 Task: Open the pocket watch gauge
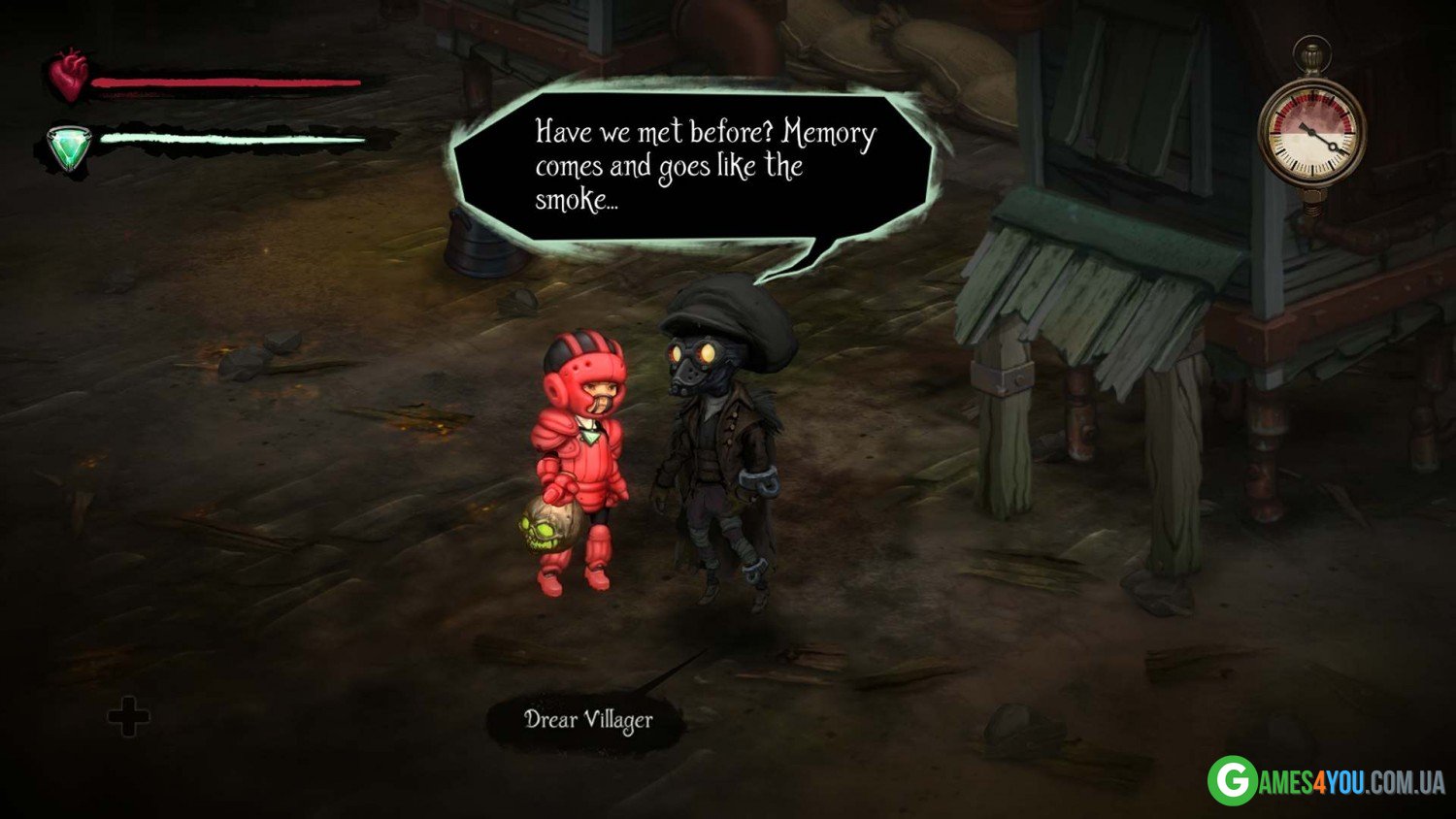point(1311,131)
